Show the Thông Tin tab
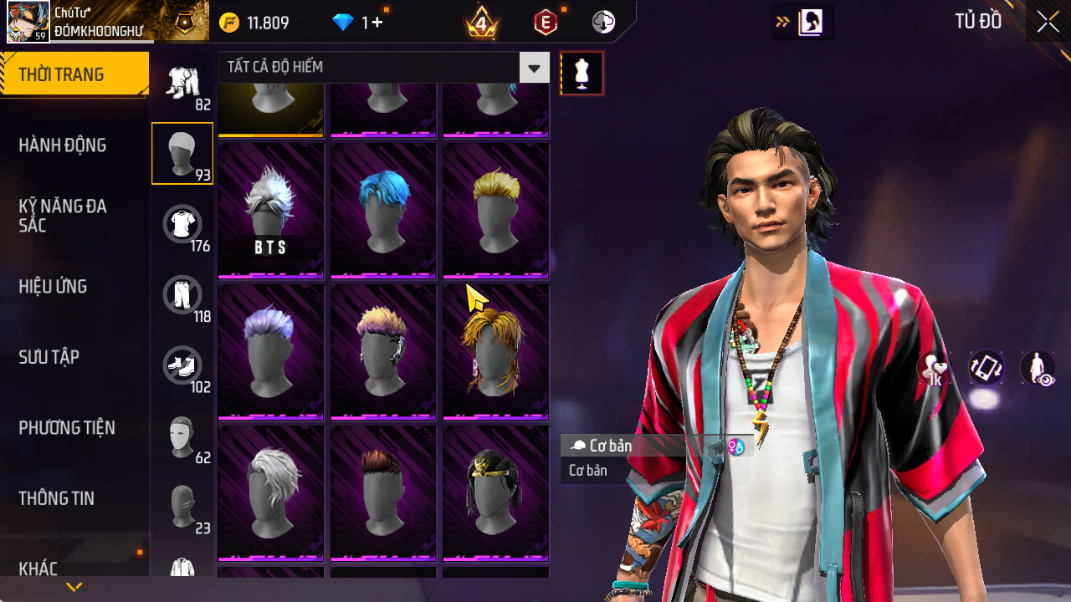The height and width of the screenshot is (602, 1071). pyautogui.click(x=56, y=498)
